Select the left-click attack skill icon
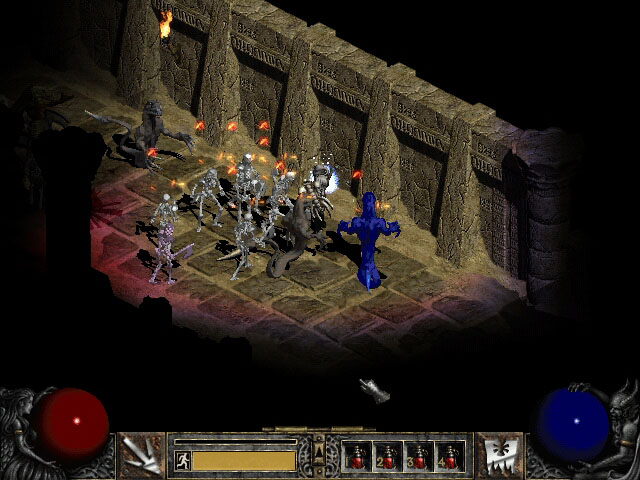The height and width of the screenshot is (480, 640). (x=141, y=455)
